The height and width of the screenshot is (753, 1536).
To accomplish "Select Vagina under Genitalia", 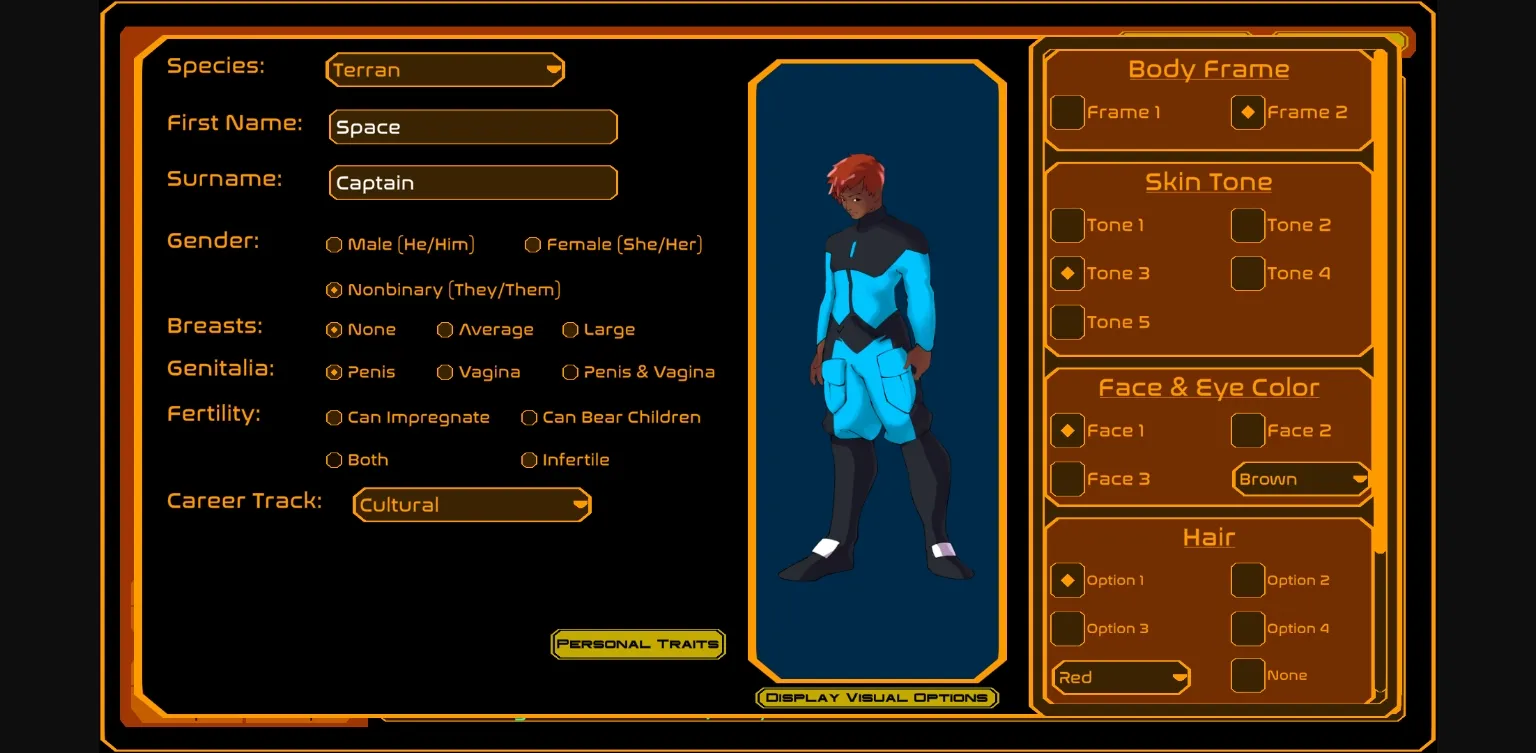I will coord(444,372).
